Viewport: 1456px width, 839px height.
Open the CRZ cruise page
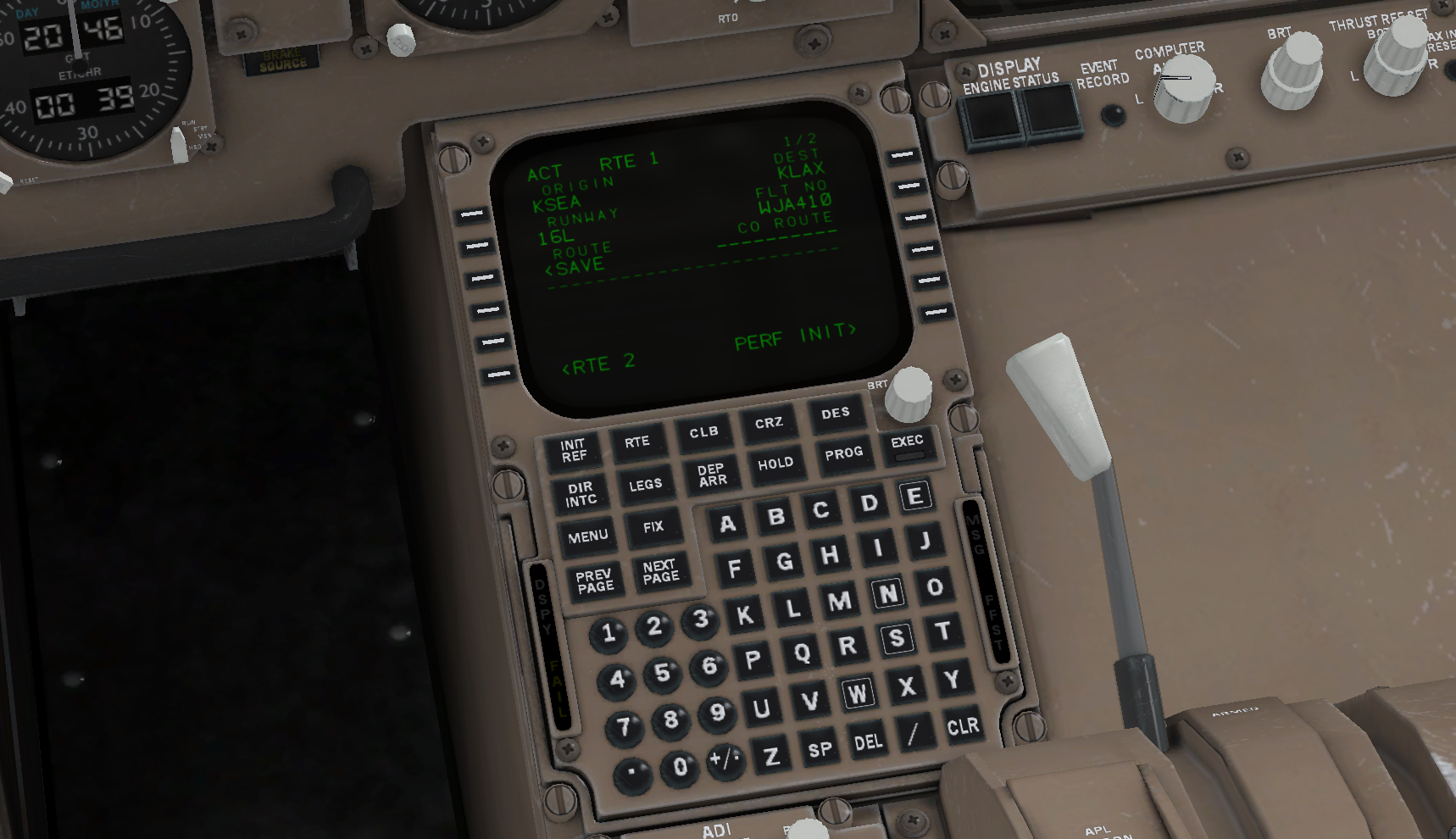point(769,422)
